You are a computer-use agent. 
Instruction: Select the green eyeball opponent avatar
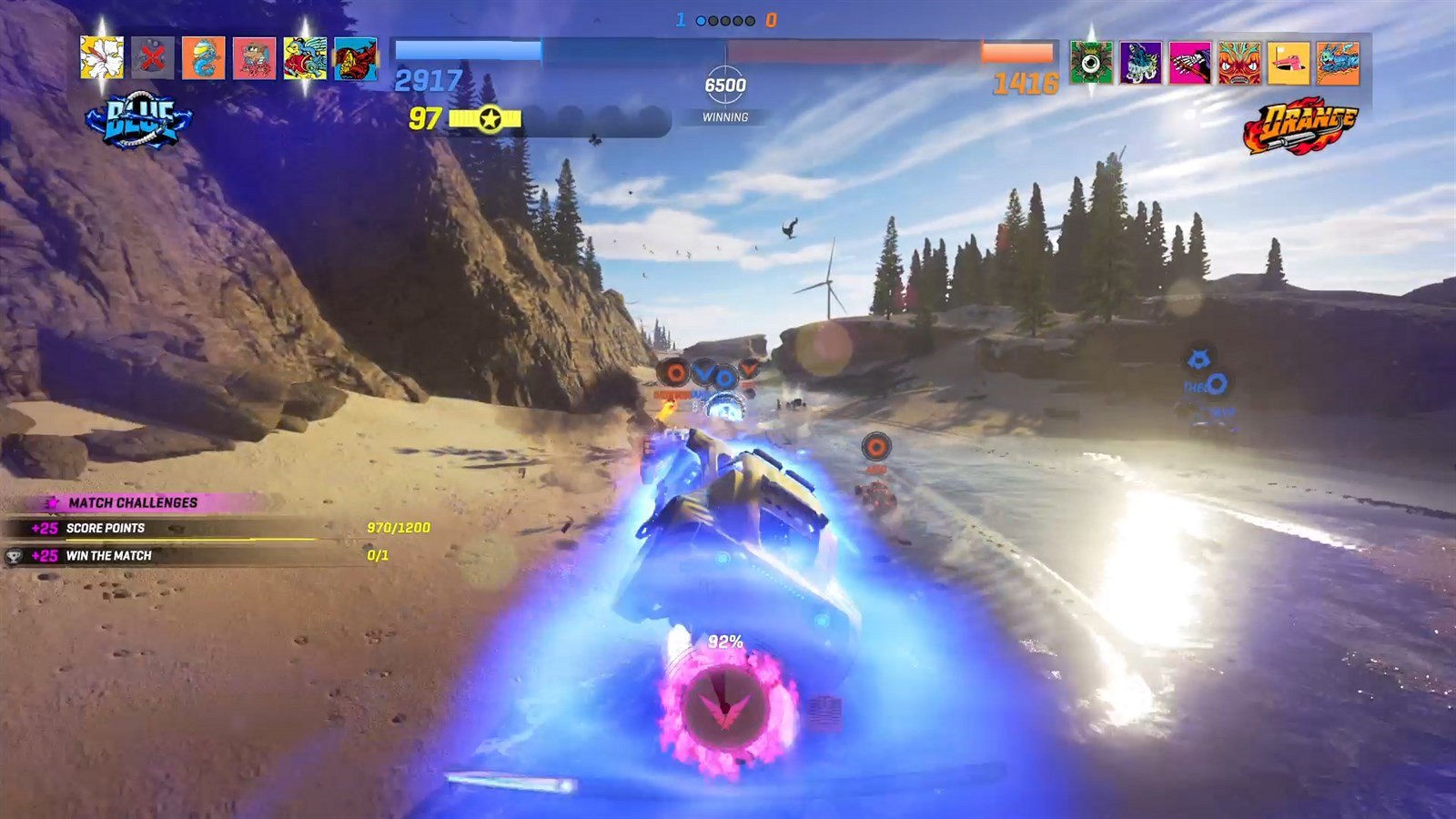pos(1092,63)
